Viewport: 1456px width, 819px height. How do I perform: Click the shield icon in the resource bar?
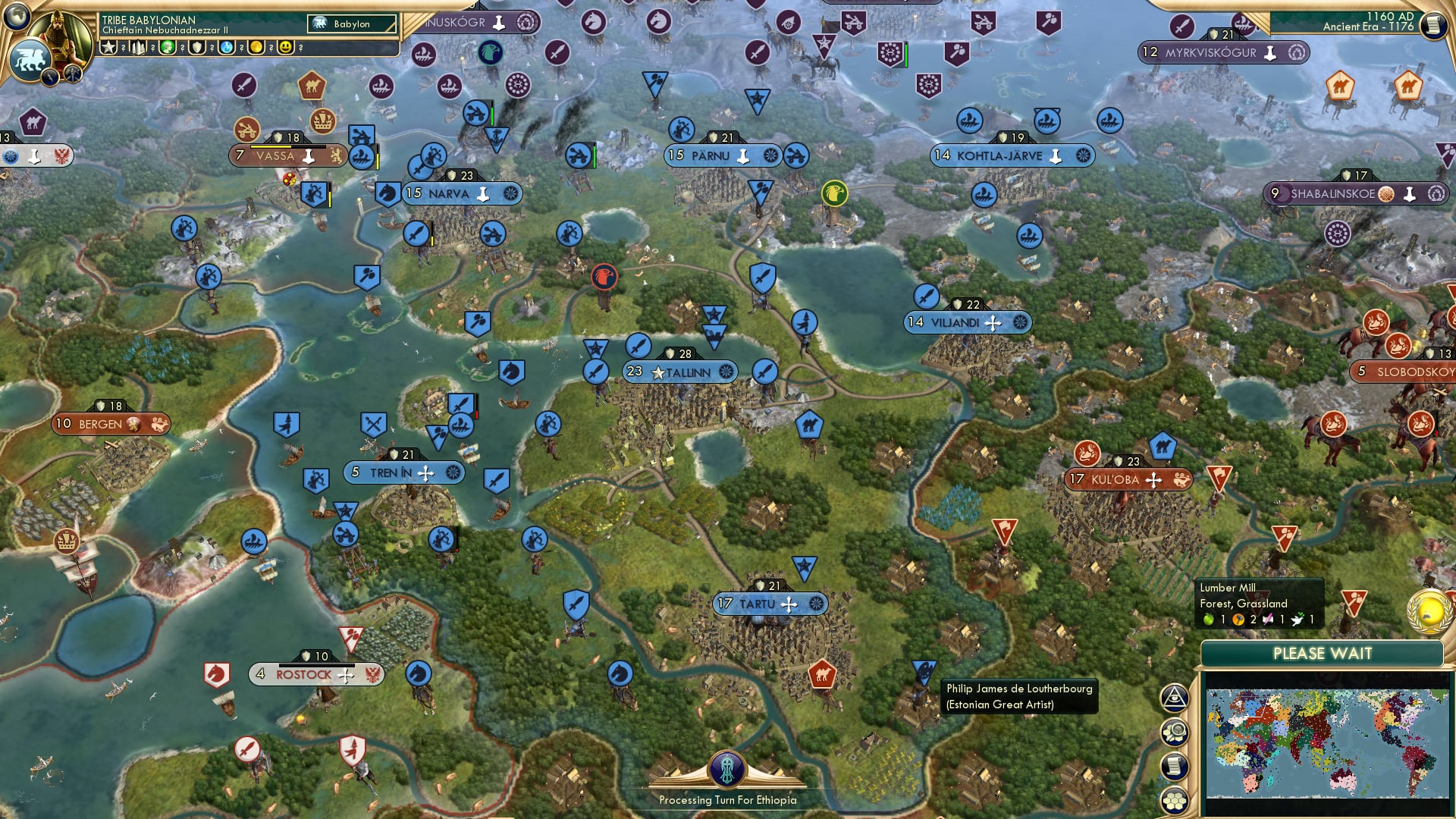(x=196, y=47)
